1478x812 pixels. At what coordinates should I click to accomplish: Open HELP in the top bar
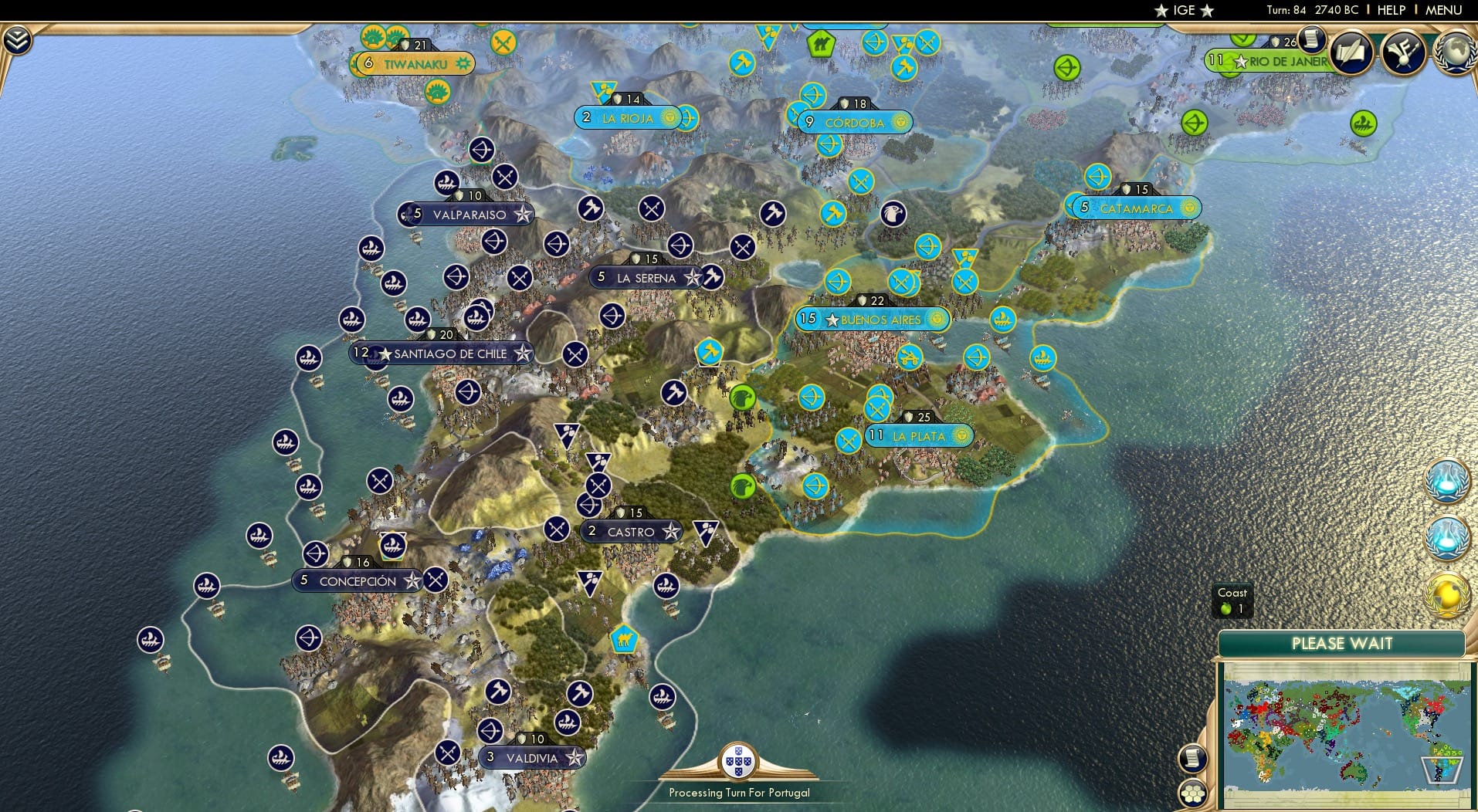tap(1392, 10)
